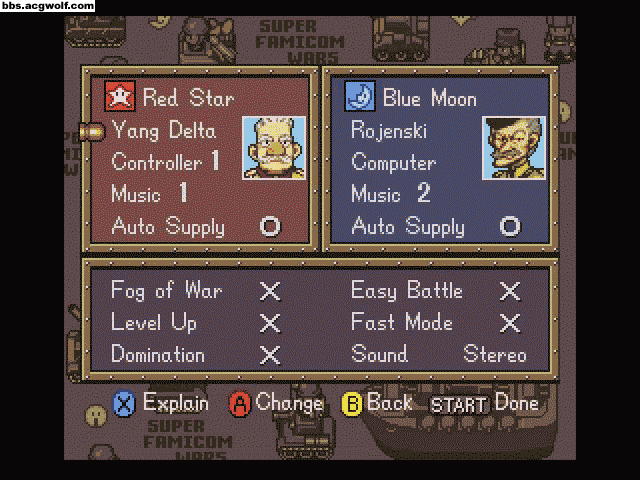Toggle the Domination option
The image size is (640, 480).
pos(269,355)
